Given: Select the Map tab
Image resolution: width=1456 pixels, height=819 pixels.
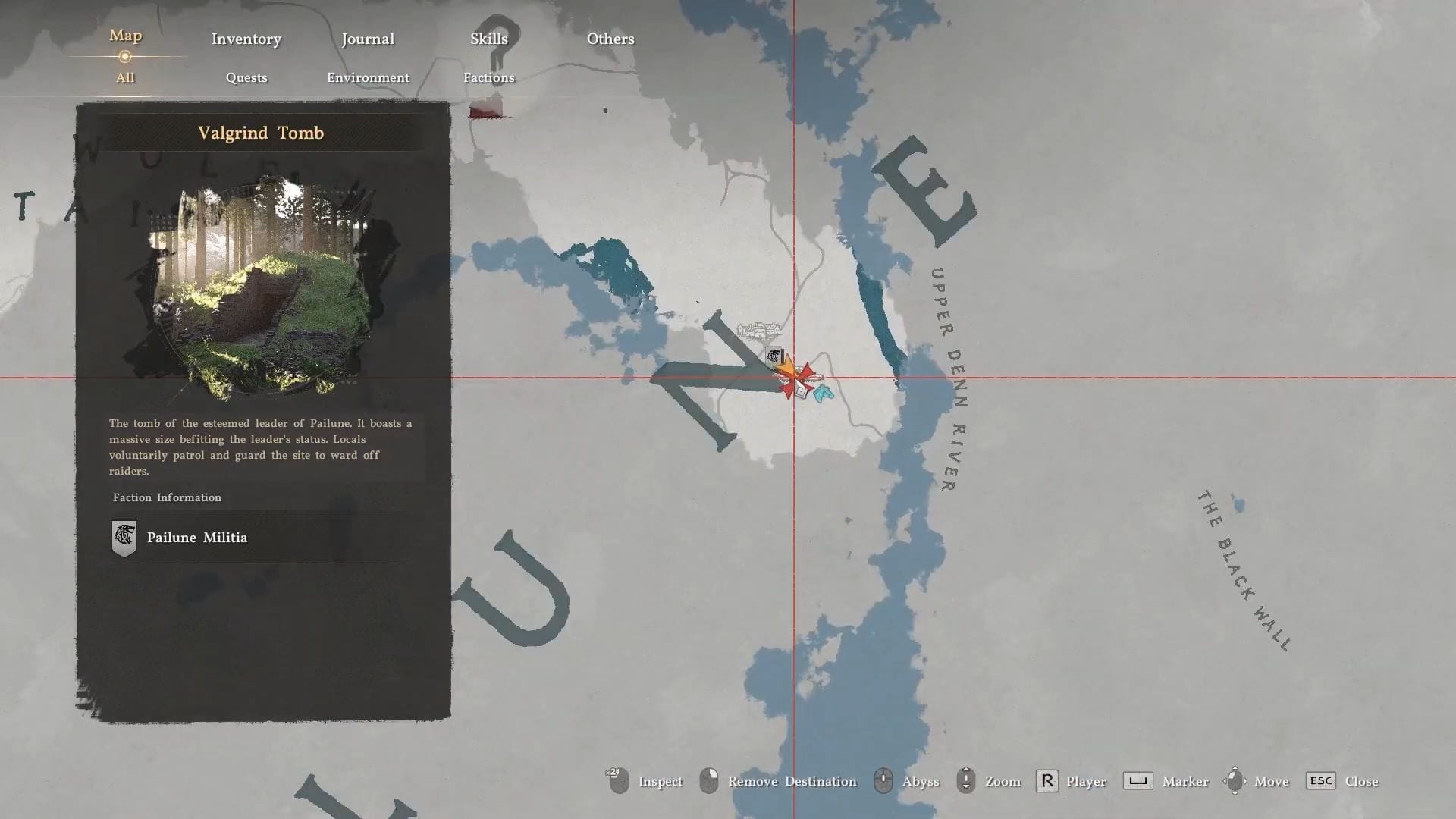Looking at the screenshot, I should (125, 36).
